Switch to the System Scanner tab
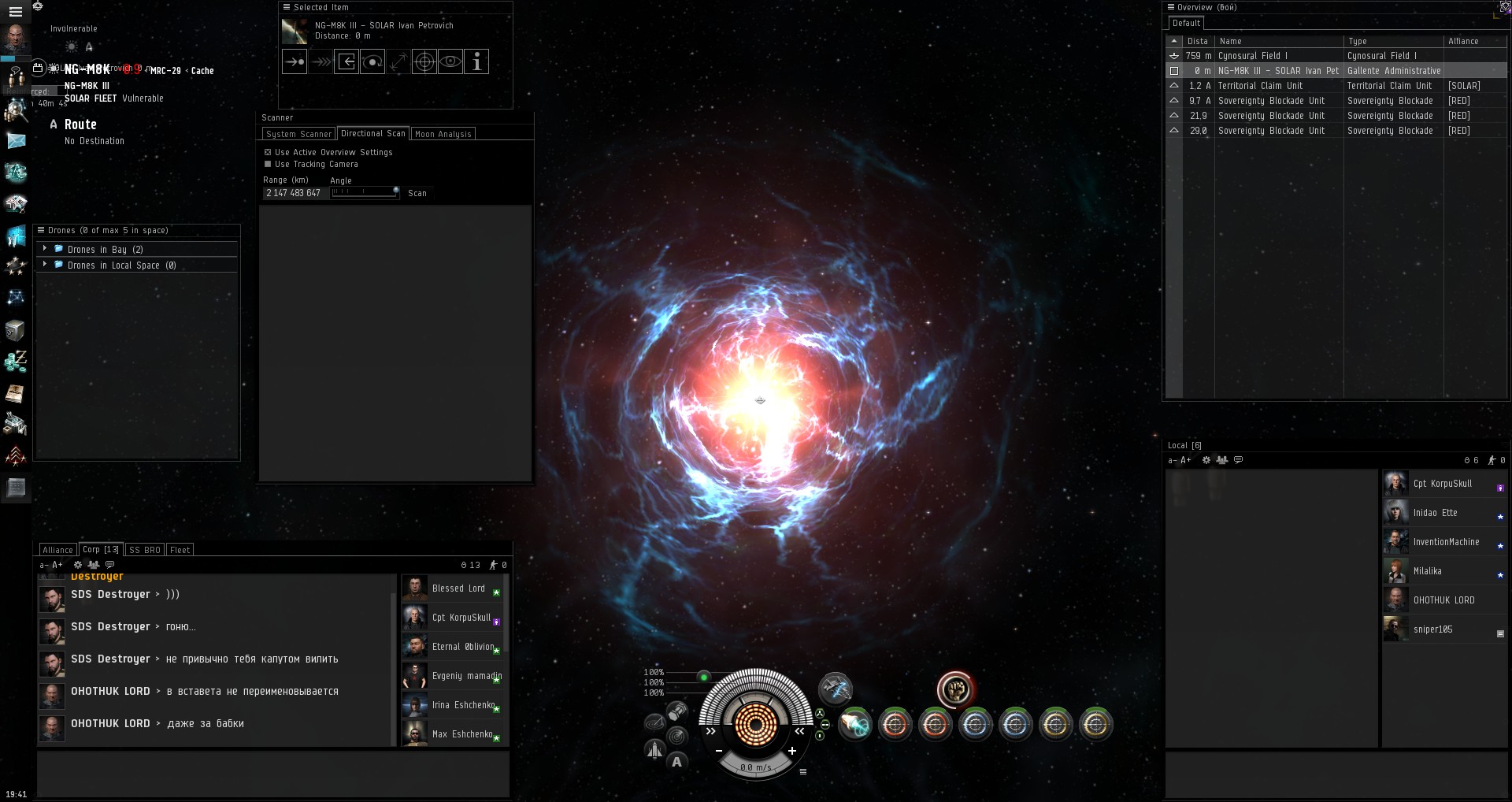Viewport: 1512px width, 802px height. point(298,134)
